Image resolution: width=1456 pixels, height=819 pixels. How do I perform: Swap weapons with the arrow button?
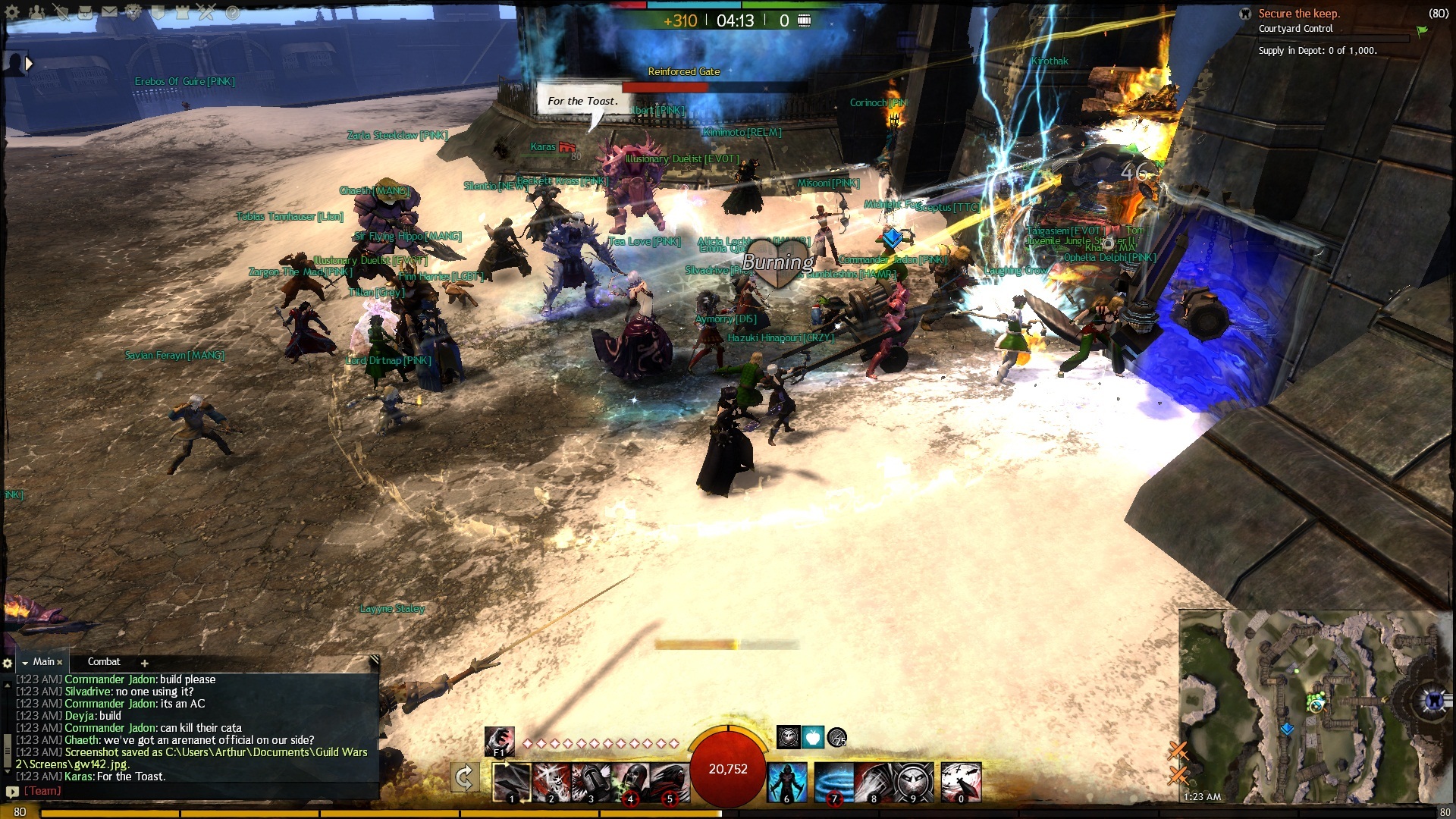464,777
